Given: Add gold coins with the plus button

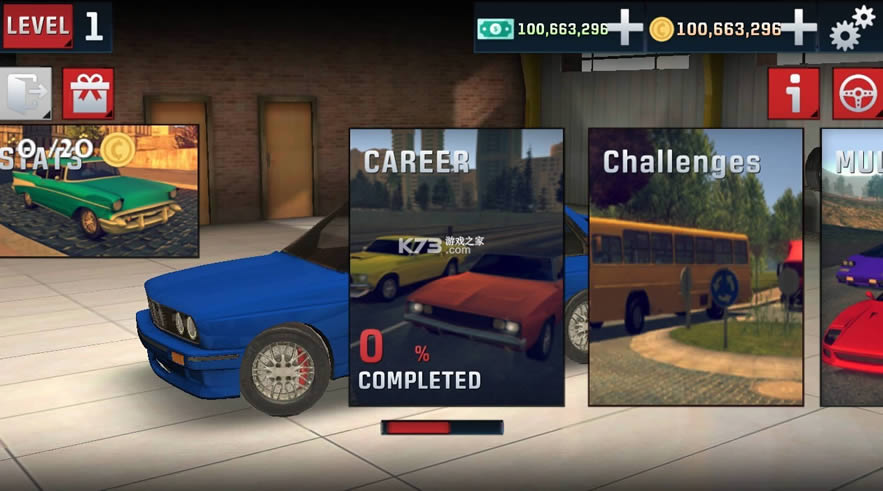Looking at the screenshot, I should (798, 27).
